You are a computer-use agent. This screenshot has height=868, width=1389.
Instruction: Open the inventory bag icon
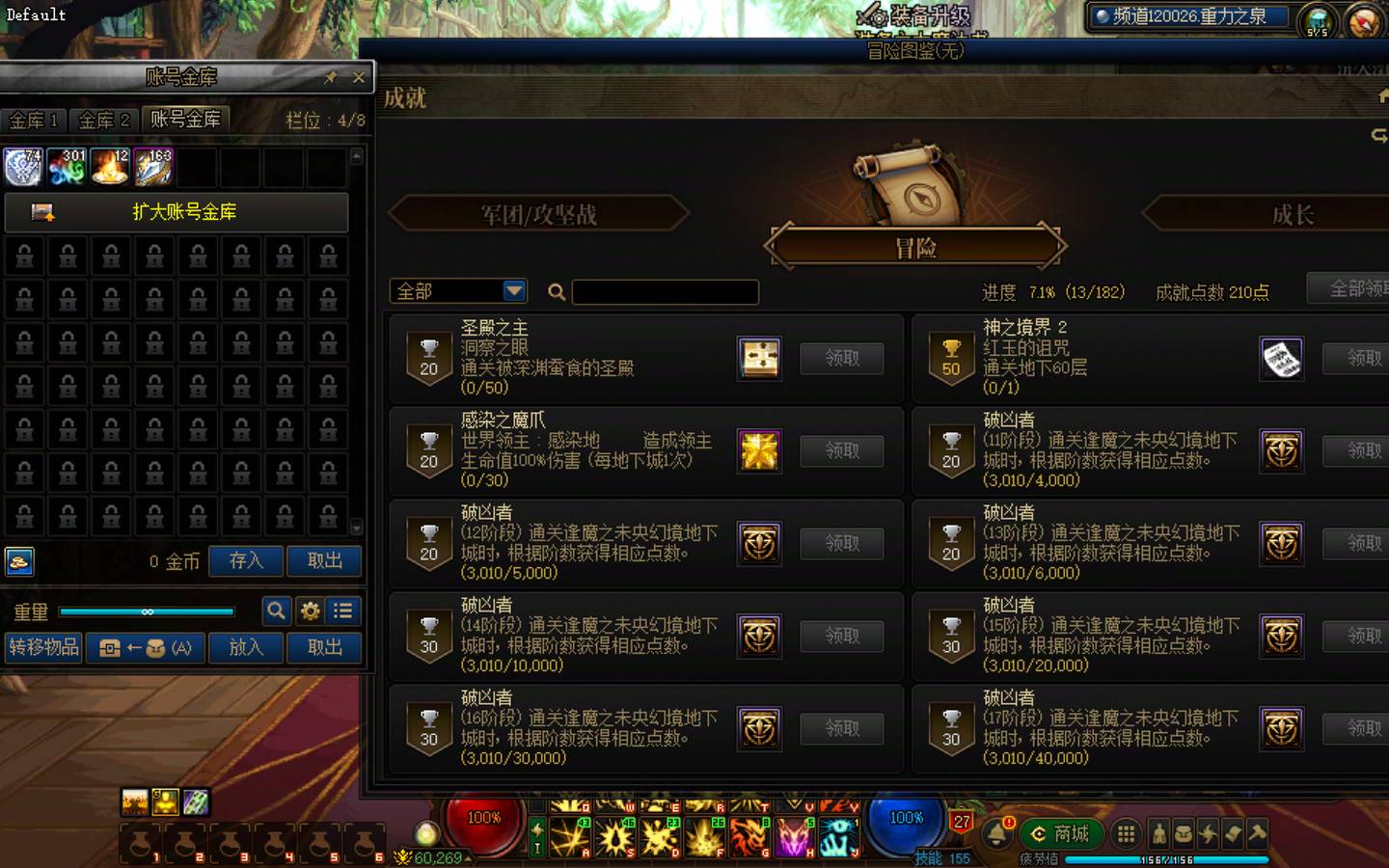1183,835
